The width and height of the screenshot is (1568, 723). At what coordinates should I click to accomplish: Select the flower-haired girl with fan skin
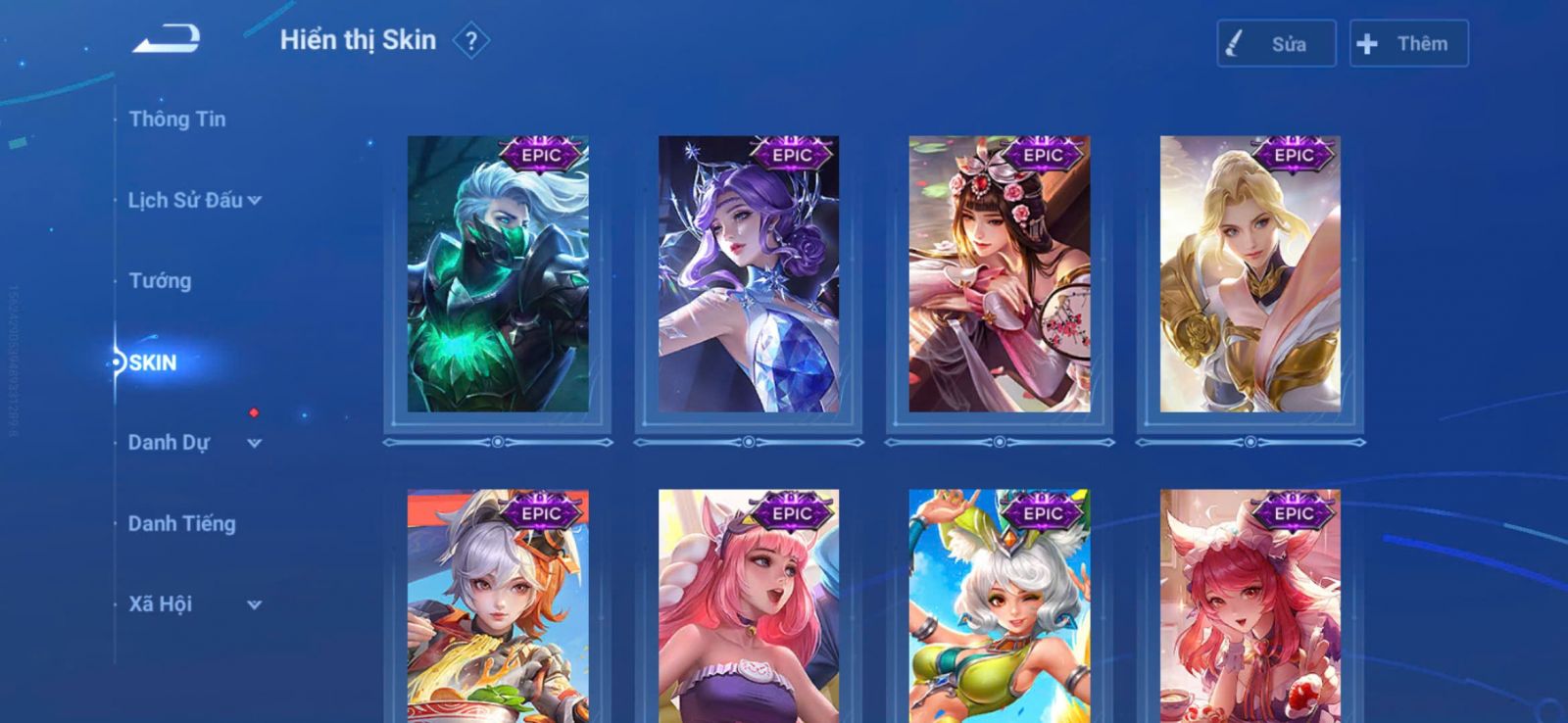[999, 274]
